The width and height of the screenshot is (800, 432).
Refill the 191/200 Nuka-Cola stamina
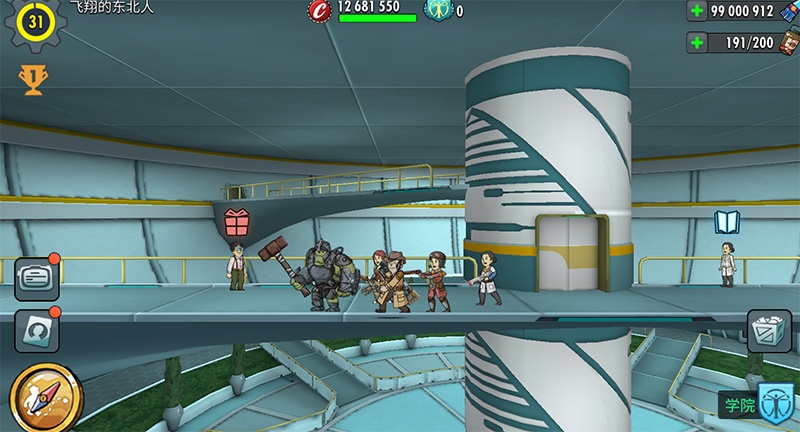(698, 43)
